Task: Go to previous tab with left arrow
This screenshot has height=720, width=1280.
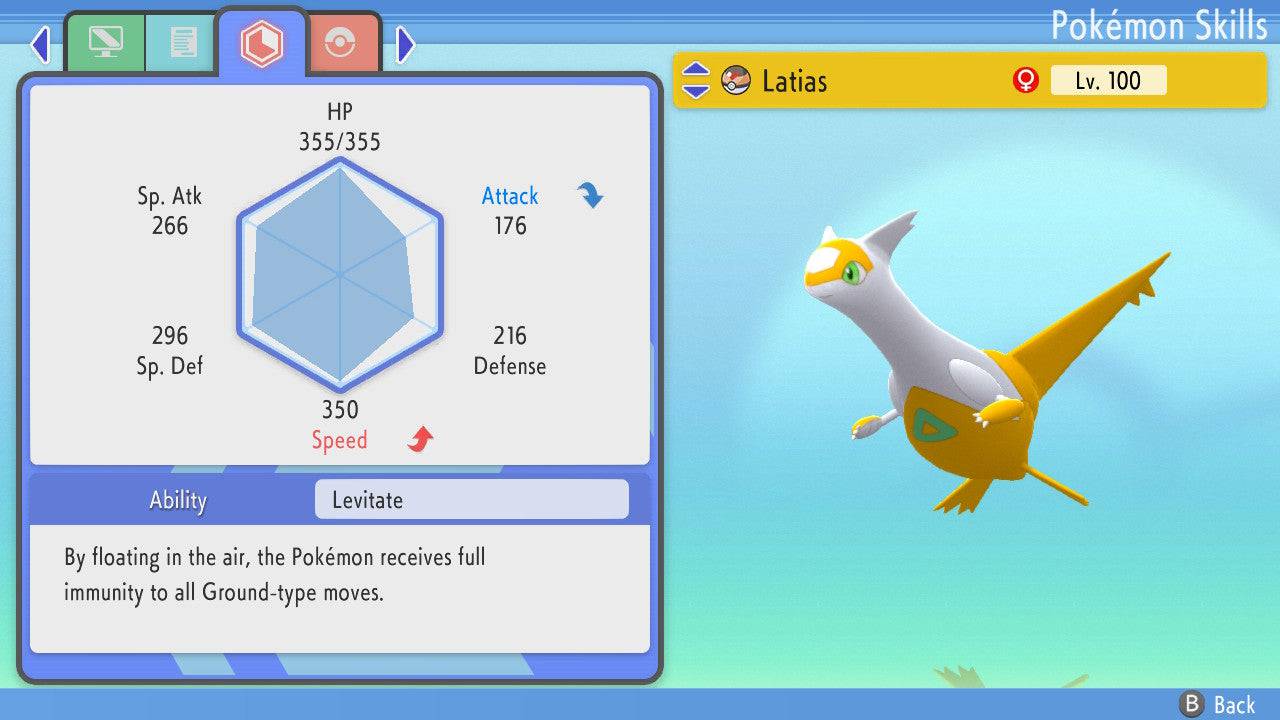Action: click(40, 44)
